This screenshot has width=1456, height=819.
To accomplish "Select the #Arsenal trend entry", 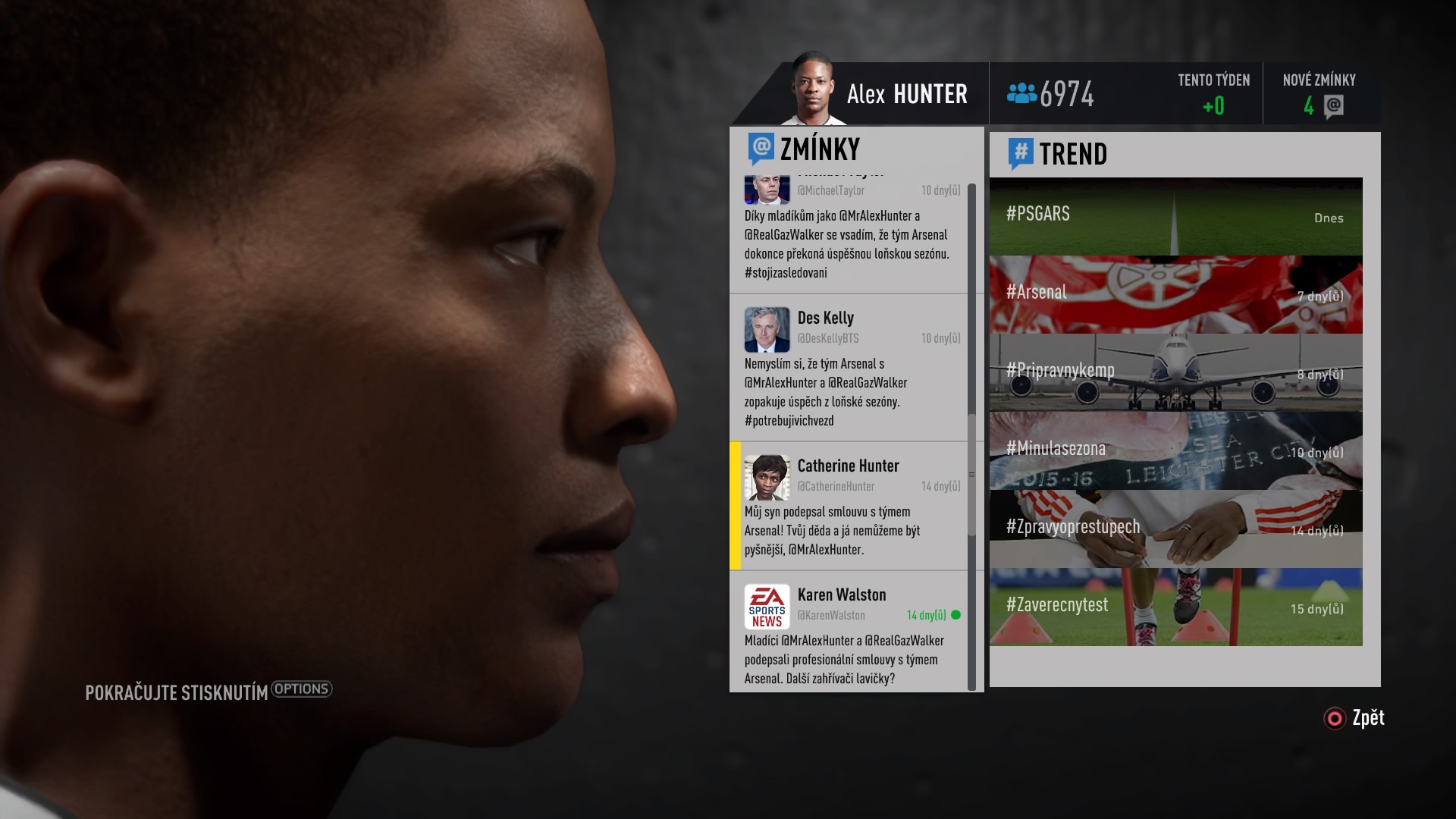I will coord(1175,293).
